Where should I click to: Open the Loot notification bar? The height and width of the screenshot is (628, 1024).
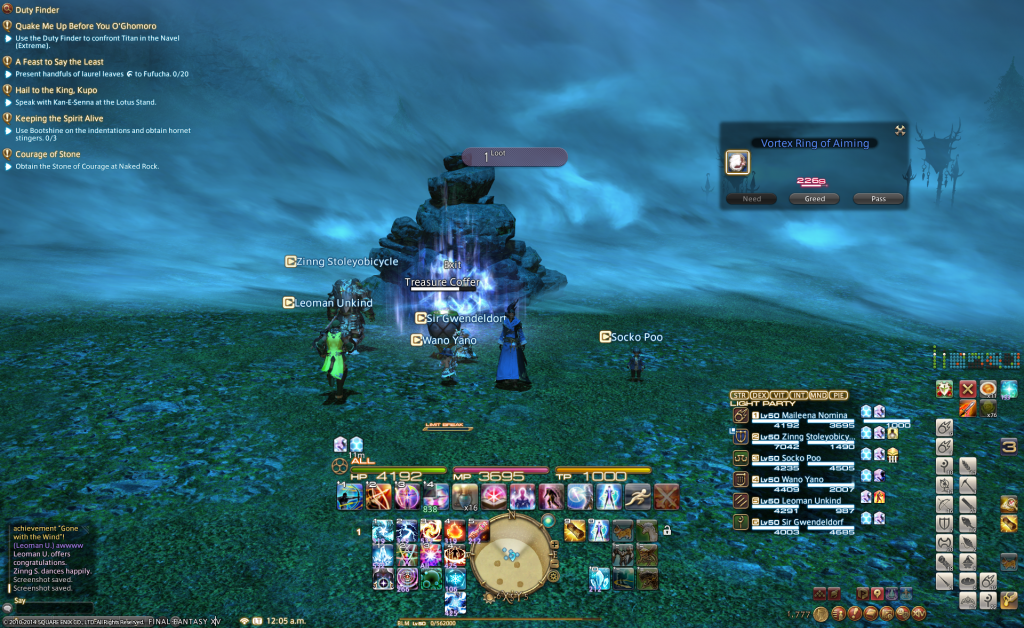(x=514, y=157)
